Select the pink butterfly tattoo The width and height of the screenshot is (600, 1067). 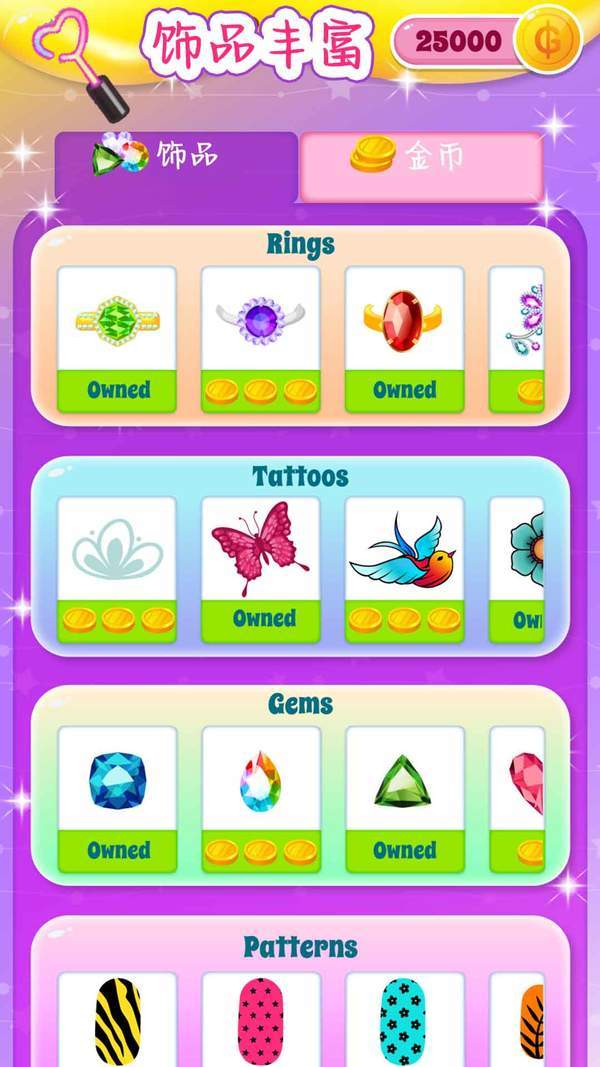pos(260,568)
